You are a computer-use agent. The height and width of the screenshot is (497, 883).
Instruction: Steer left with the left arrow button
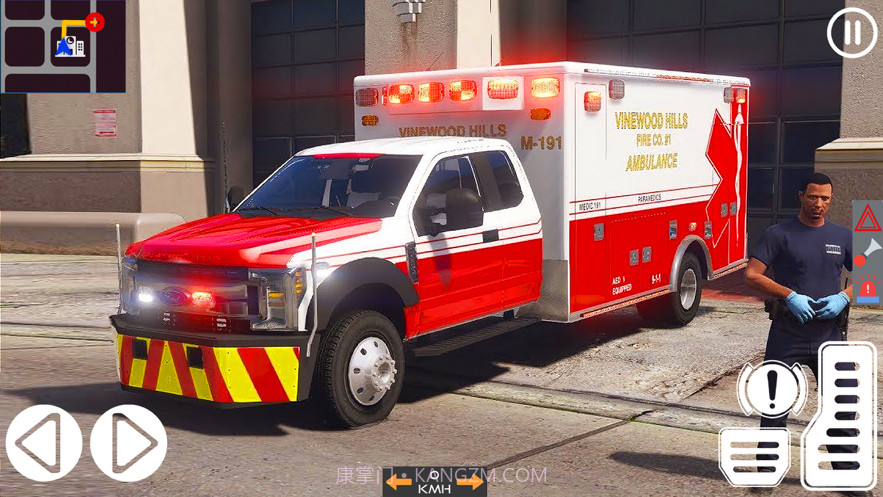44,443
